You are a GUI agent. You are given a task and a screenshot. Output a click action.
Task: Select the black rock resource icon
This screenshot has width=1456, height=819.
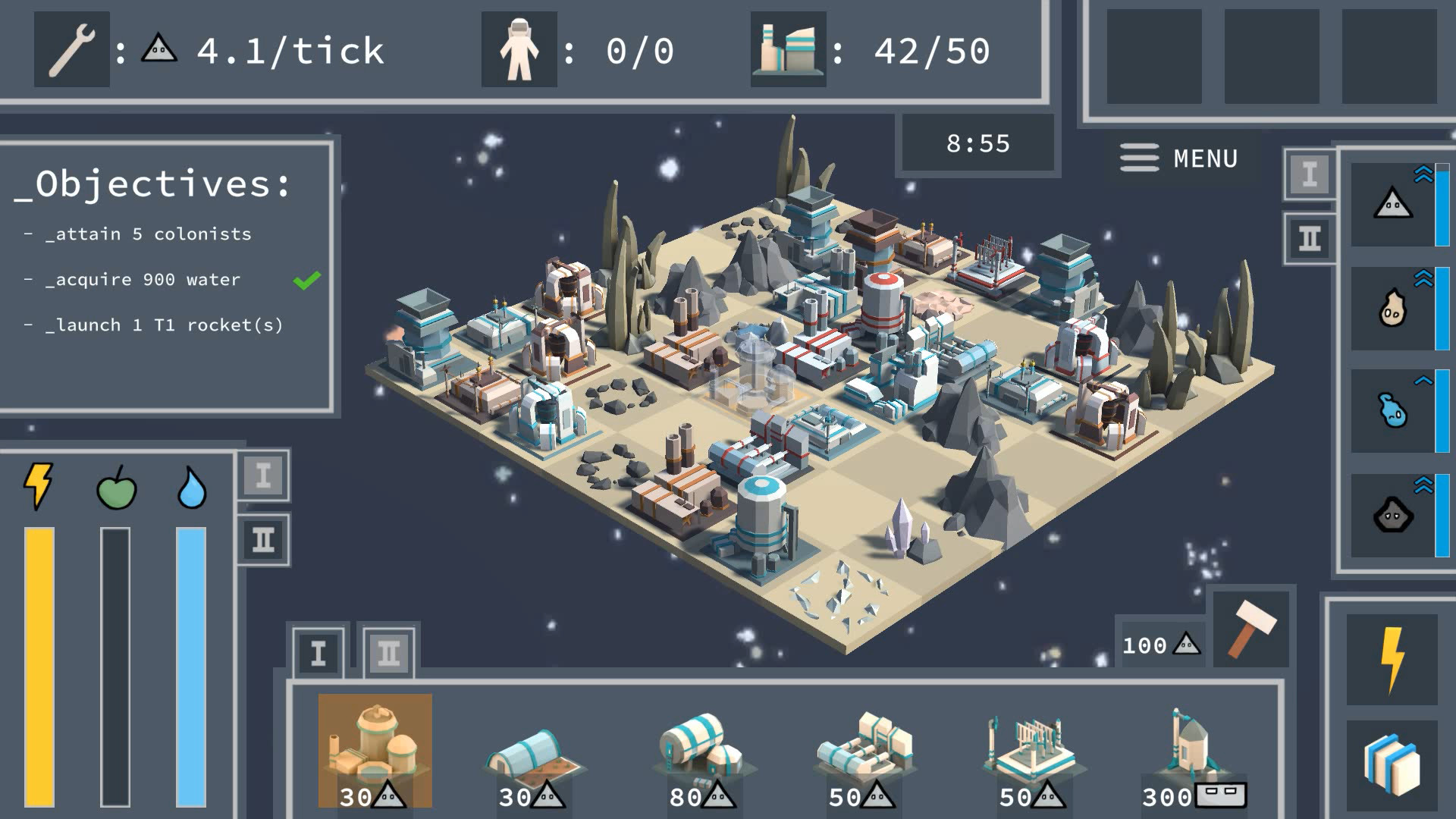pyautogui.click(x=1392, y=516)
